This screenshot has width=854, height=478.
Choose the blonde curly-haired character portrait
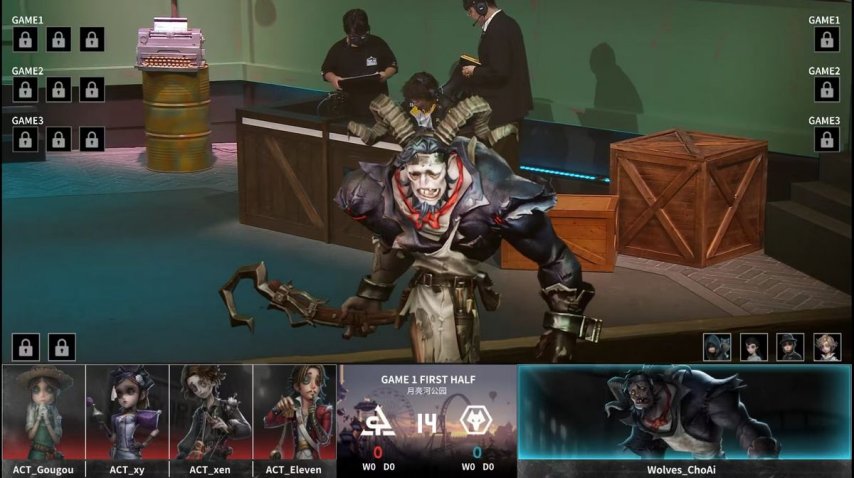(x=827, y=347)
